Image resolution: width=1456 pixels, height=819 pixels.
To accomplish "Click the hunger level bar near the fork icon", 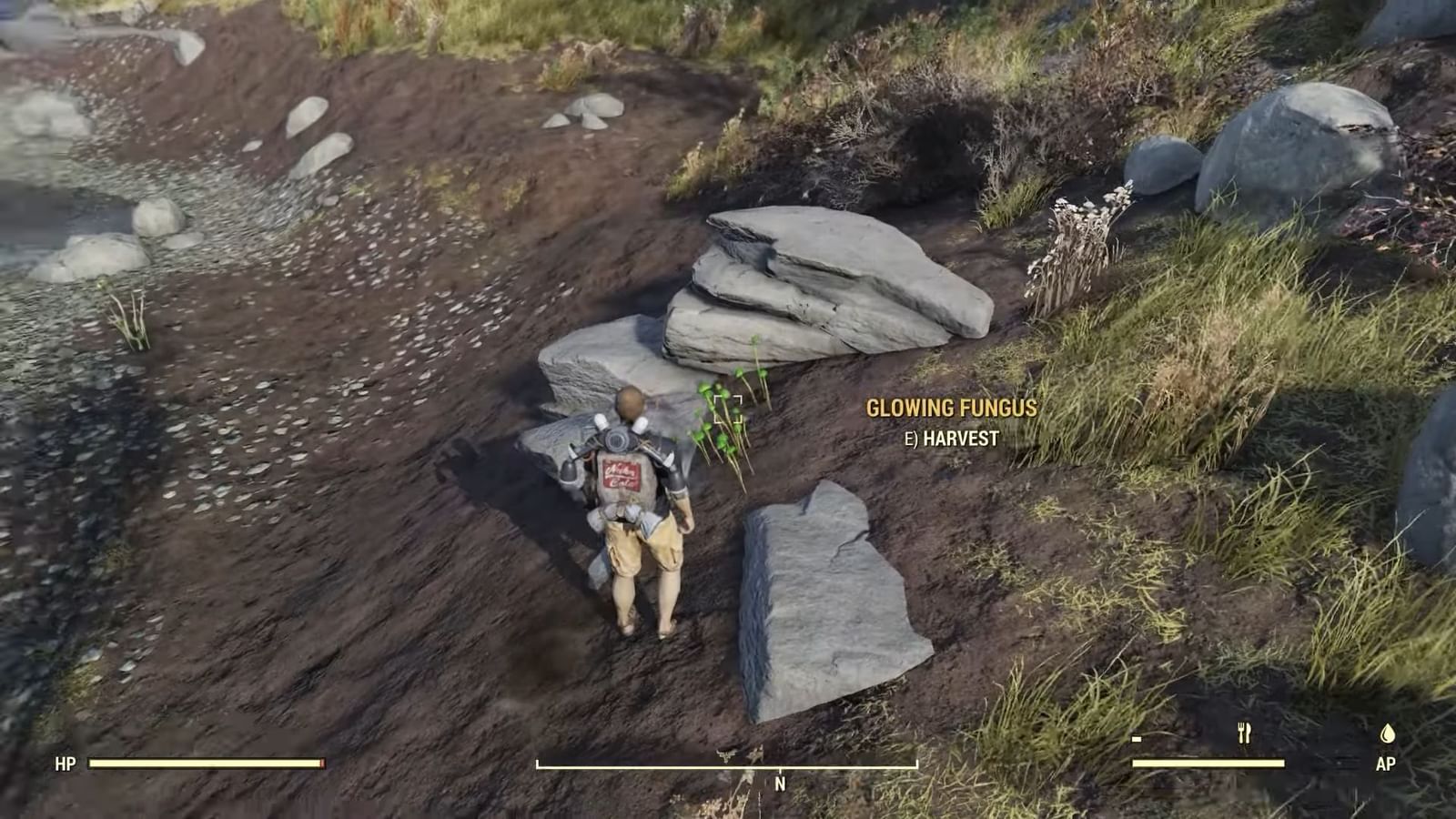I will (x=1206, y=763).
